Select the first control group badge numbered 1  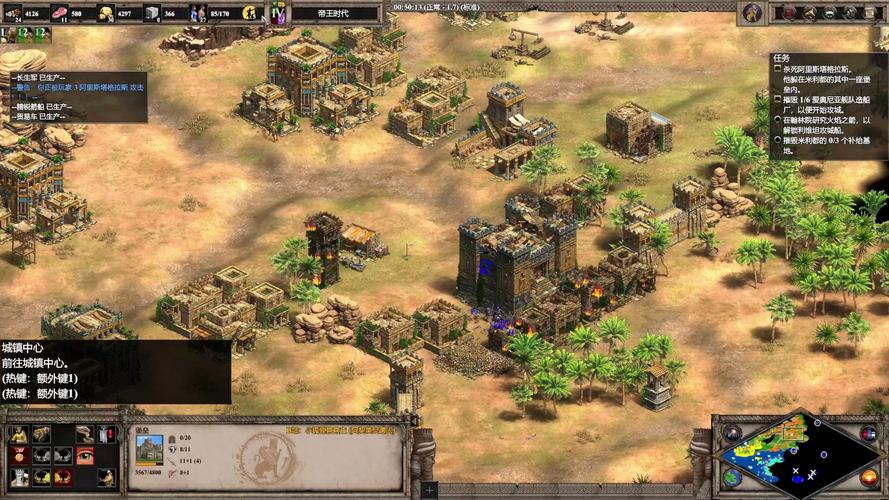coord(6,34)
